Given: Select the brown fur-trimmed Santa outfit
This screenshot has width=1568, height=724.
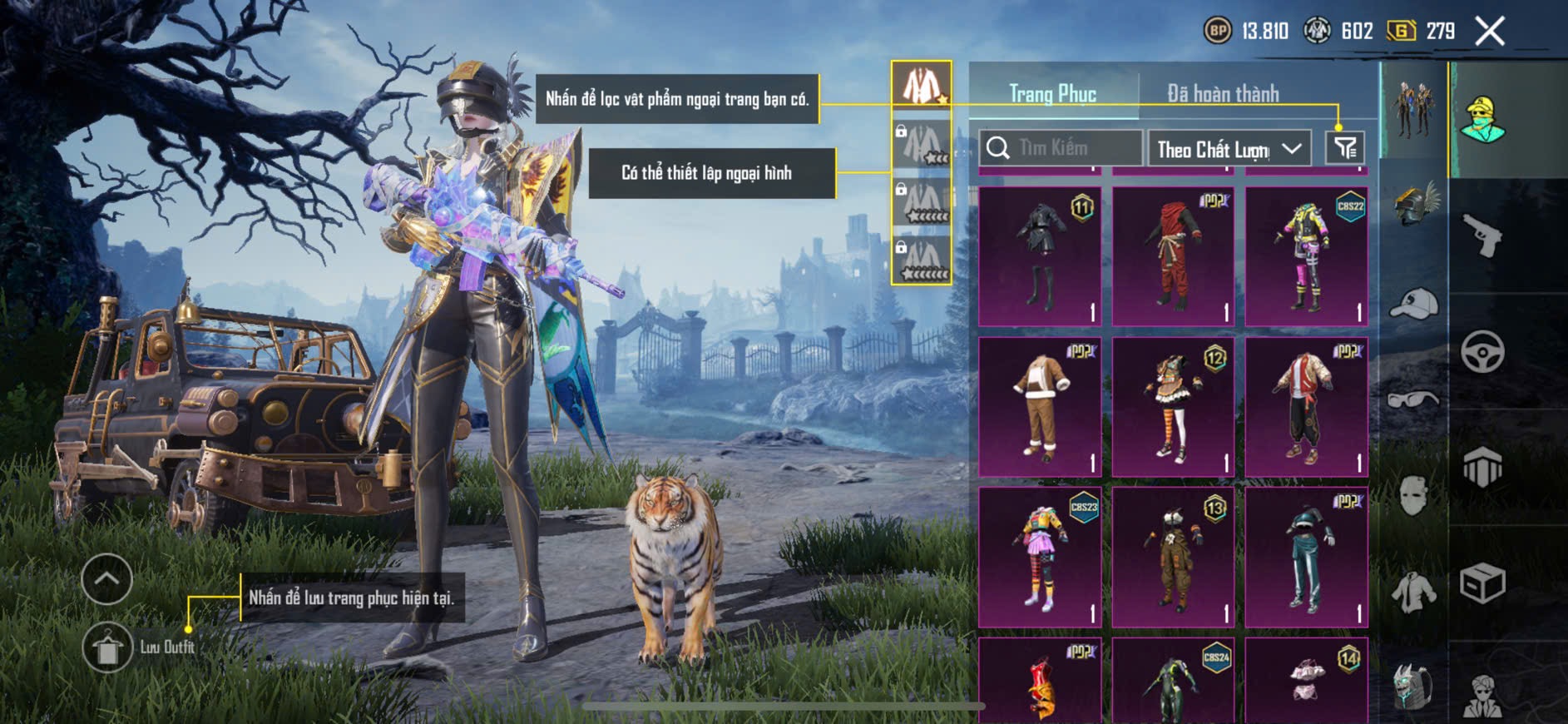Looking at the screenshot, I should [1040, 406].
